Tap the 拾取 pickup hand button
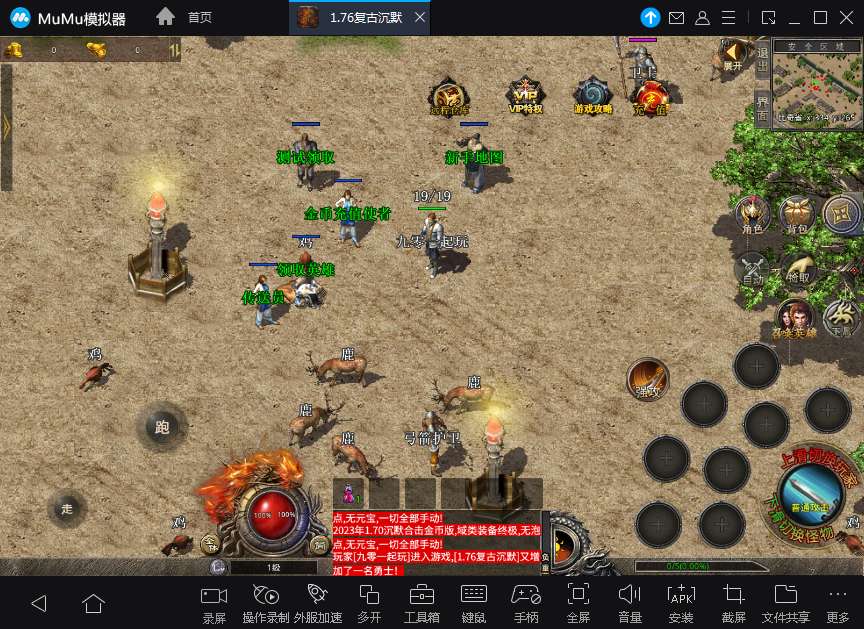This screenshot has width=864, height=629. point(798,268)
